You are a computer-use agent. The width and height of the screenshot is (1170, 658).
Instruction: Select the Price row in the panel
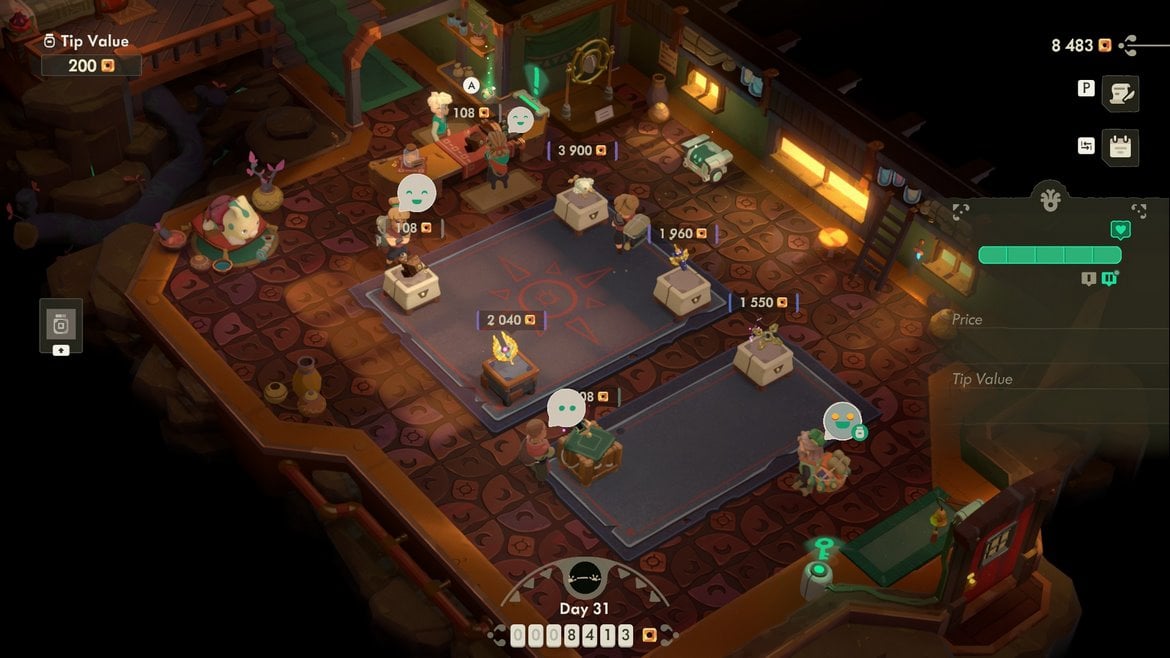pyautogui.click(x=1050, y=320)
